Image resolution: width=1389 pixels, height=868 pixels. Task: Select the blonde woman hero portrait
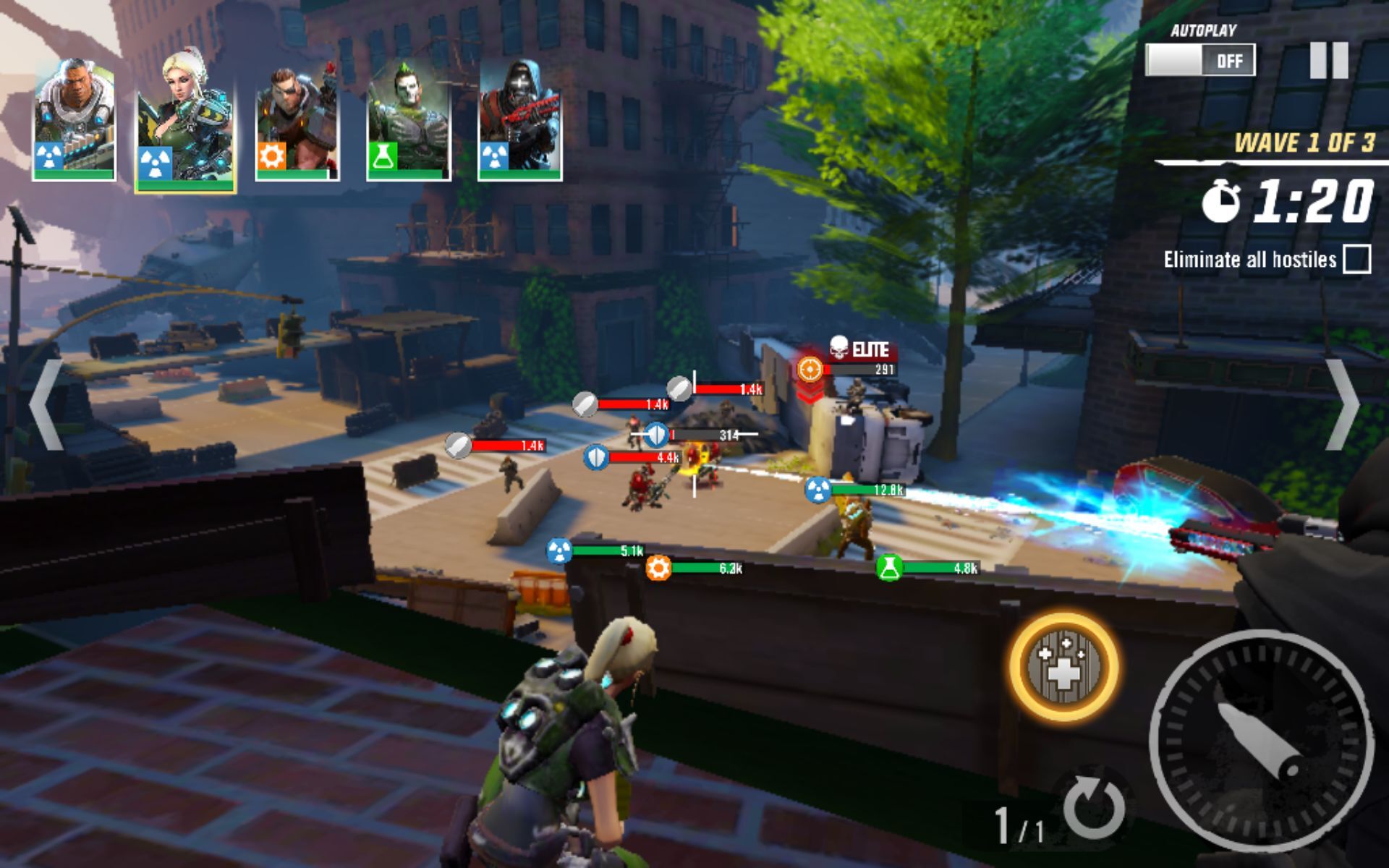pyautogui.click(x=185, y=120)
